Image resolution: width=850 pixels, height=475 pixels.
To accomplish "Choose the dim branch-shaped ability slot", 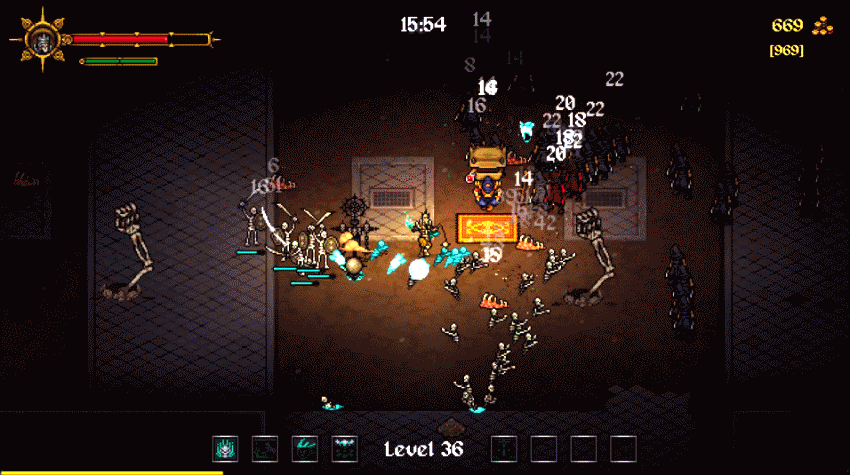I will (265, 449).
